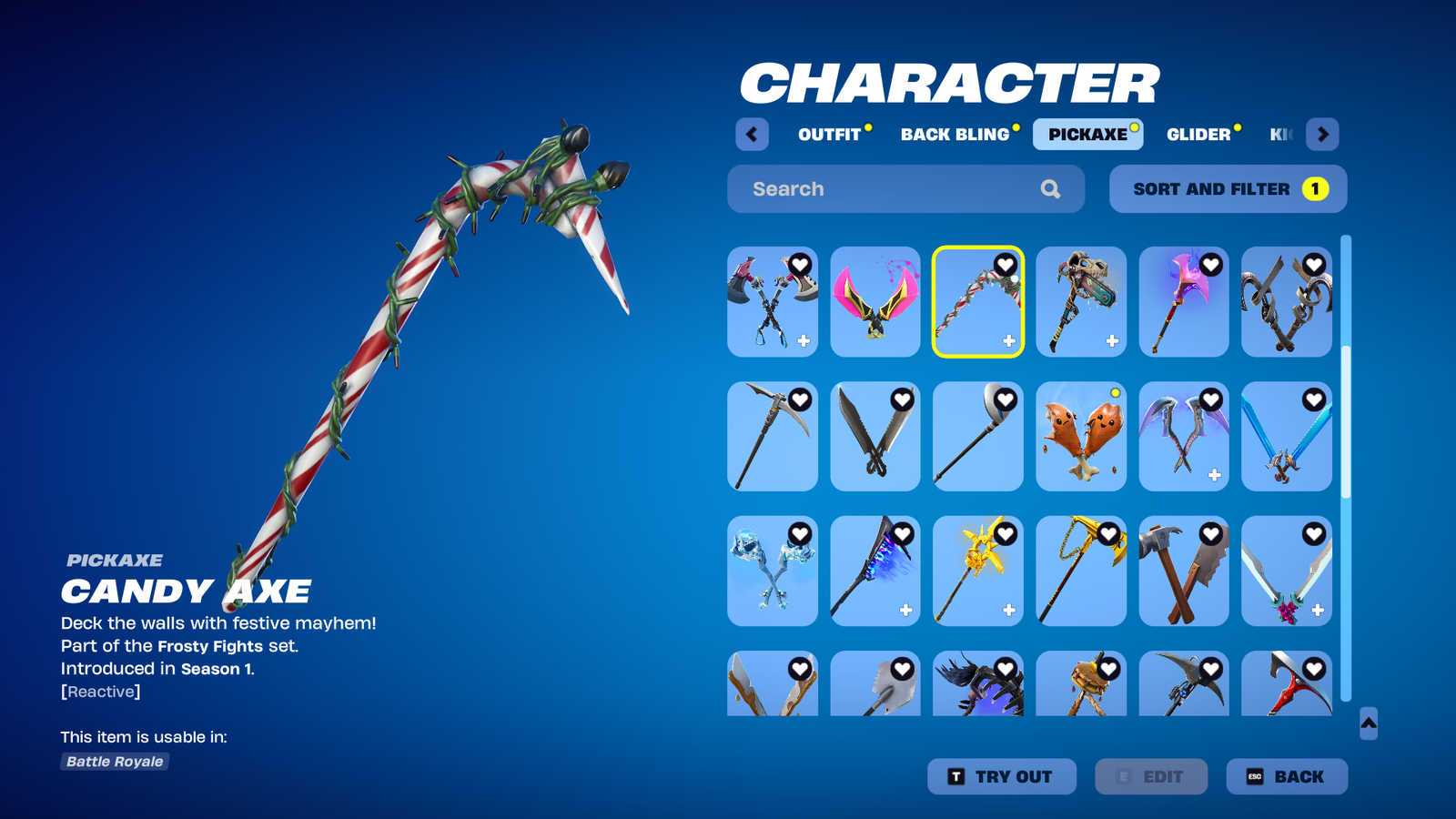Choose the icy snowflake dual pickaxes
1456x819 pixels.
point(773,571)
